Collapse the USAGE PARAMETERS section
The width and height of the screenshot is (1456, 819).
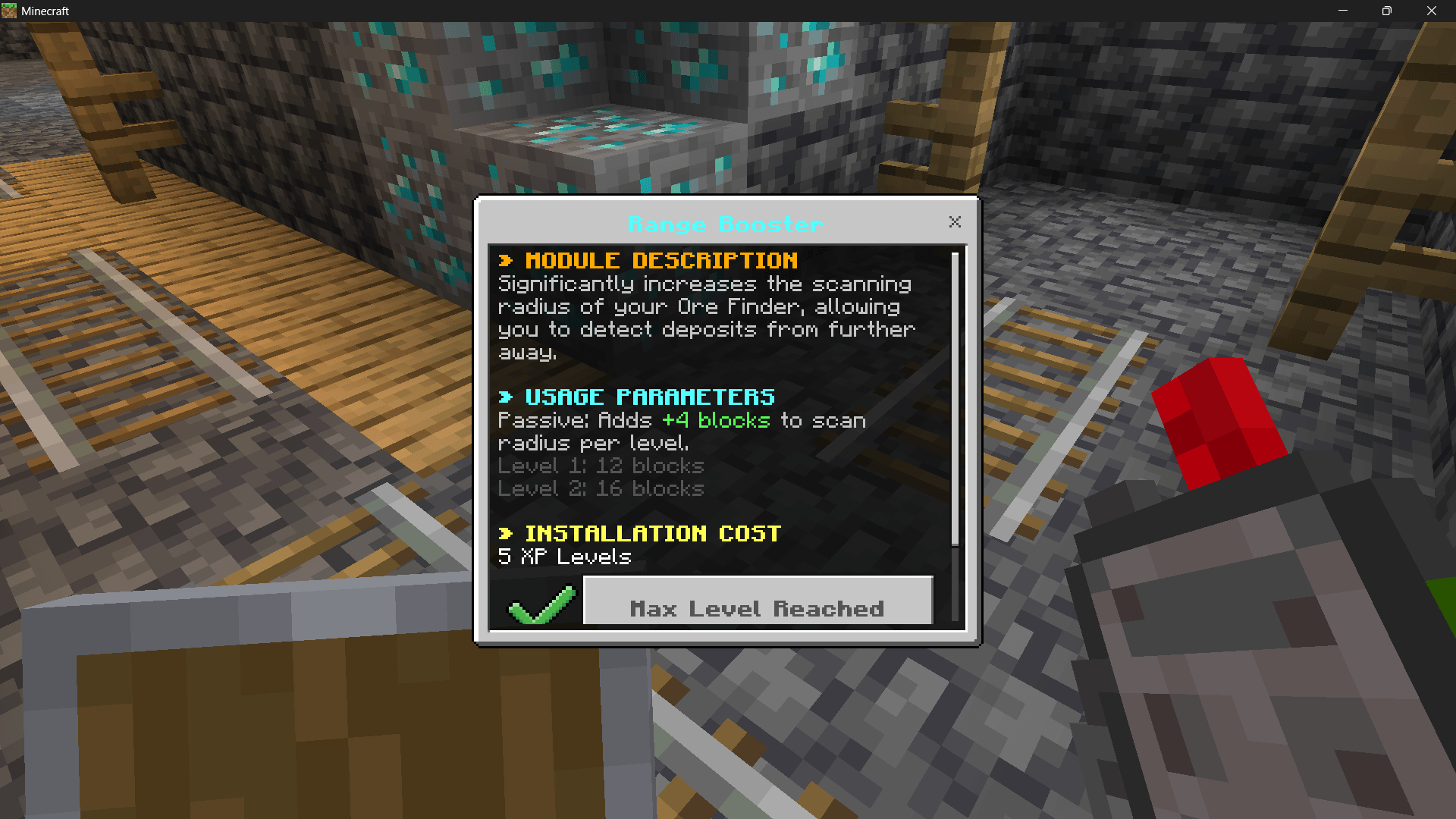[650, 396]
